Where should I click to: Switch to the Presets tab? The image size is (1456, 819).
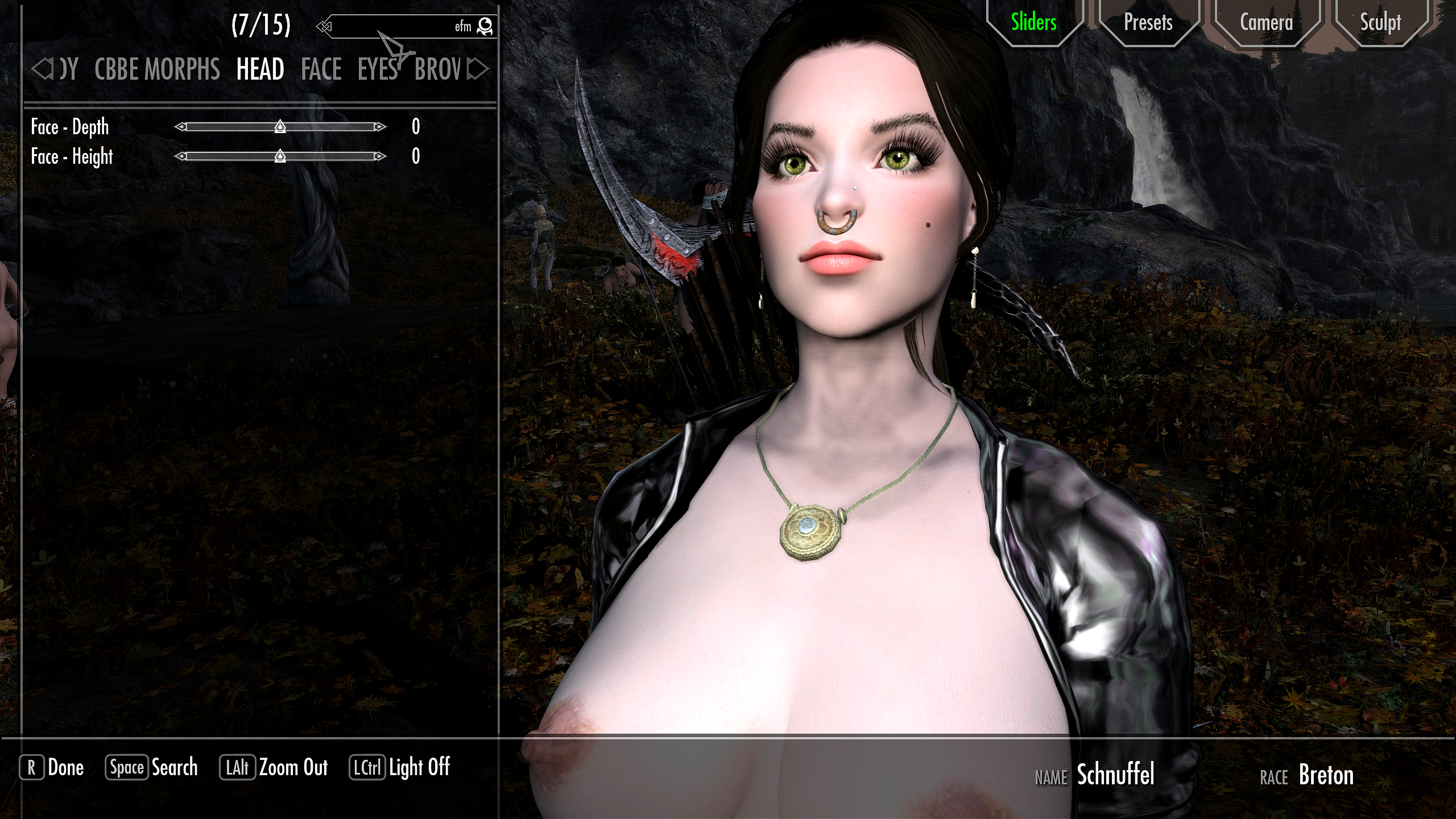pos(1148,23)
